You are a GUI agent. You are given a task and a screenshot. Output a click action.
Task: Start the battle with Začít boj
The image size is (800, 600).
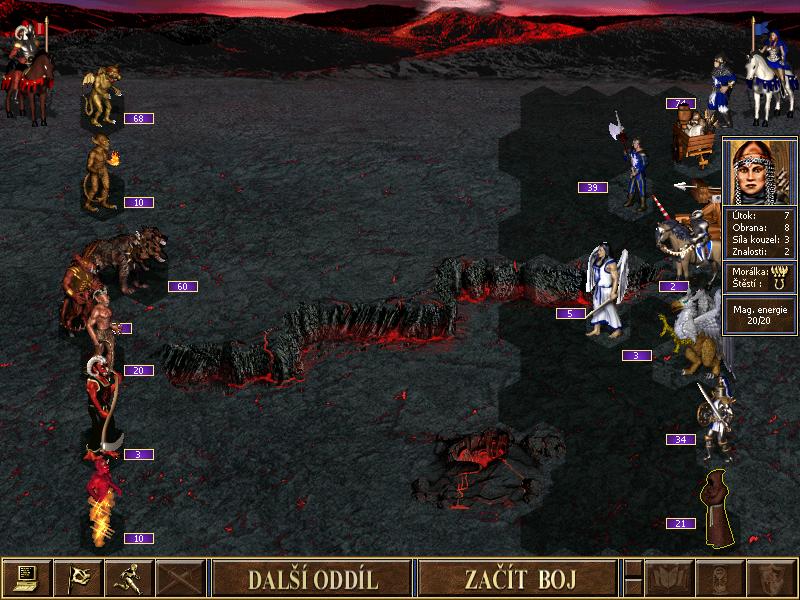pos(514,578)
